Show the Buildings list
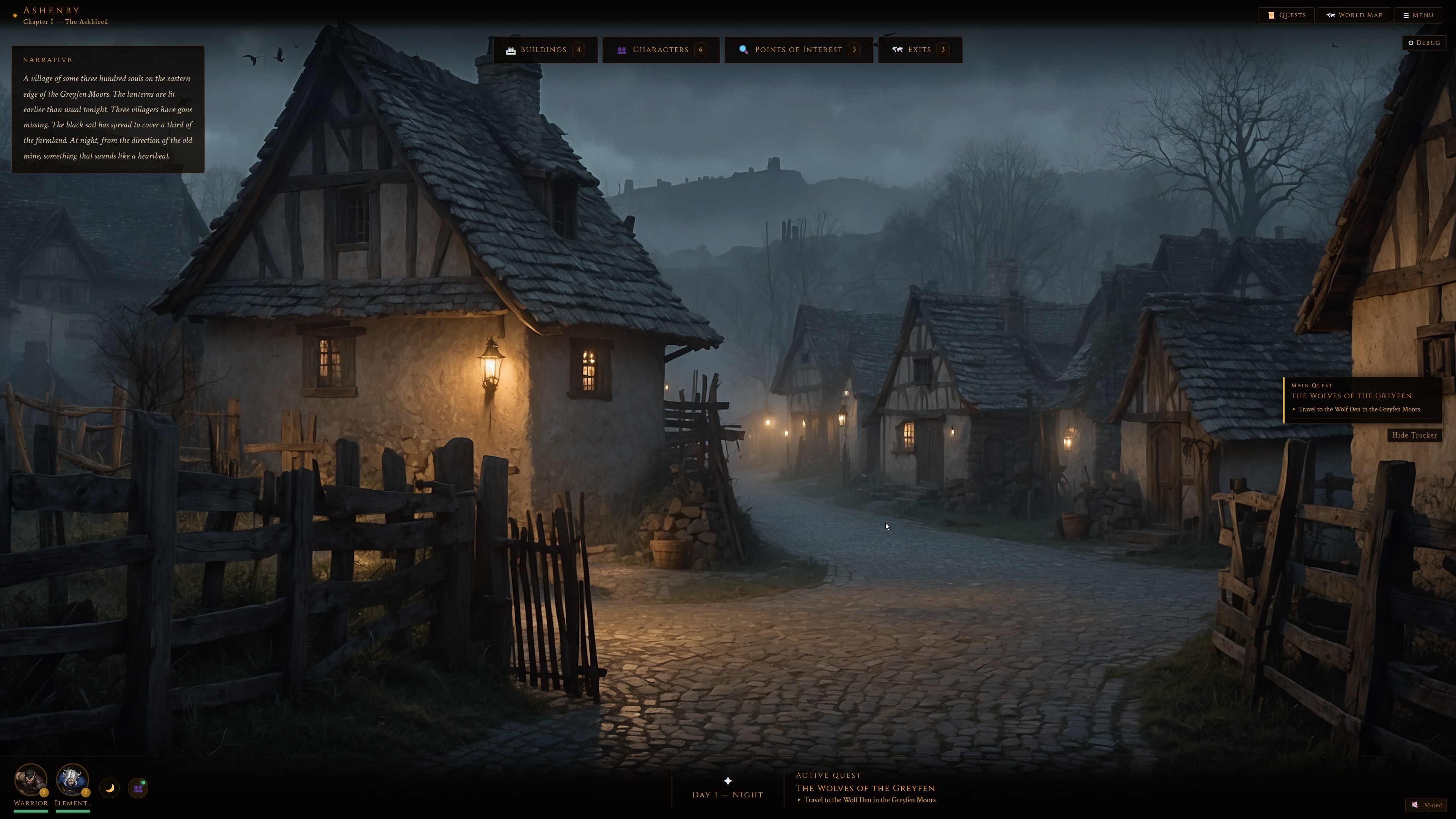 tap(545, 50)
